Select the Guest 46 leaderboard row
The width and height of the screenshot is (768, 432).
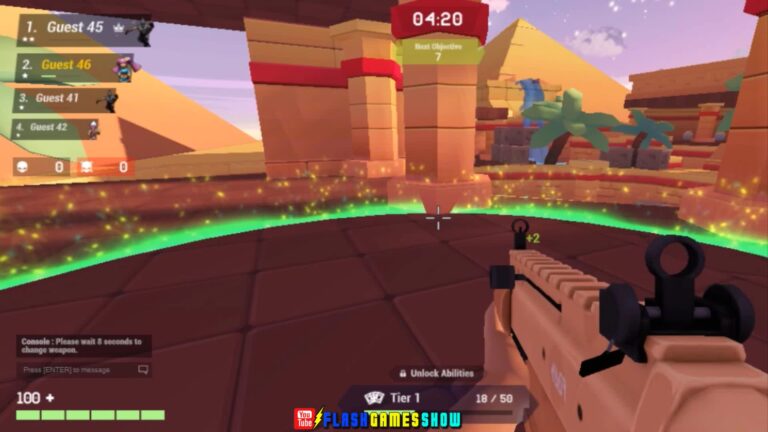click(75, 66)
